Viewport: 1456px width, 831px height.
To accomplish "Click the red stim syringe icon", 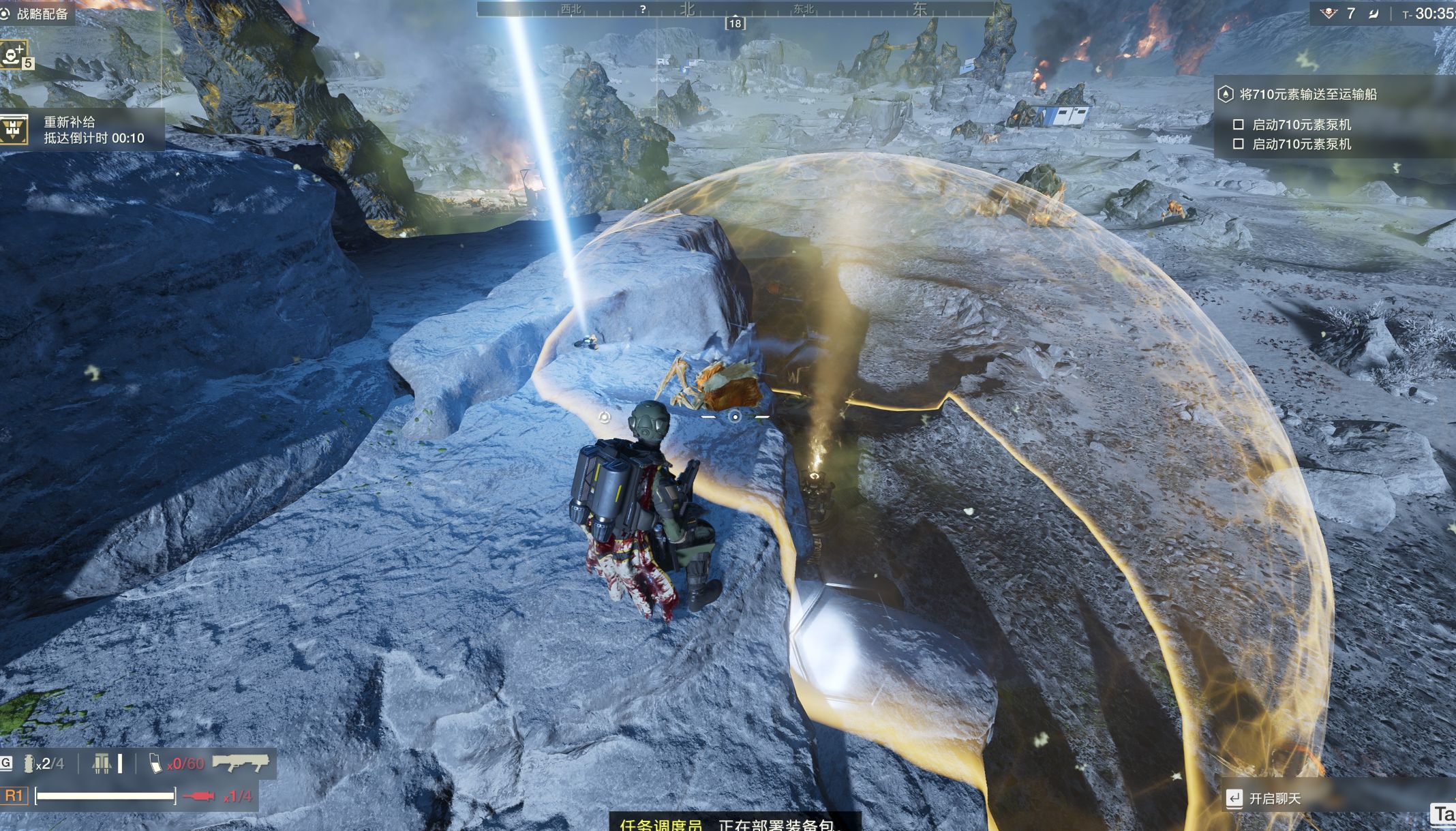I will point(199,796).
